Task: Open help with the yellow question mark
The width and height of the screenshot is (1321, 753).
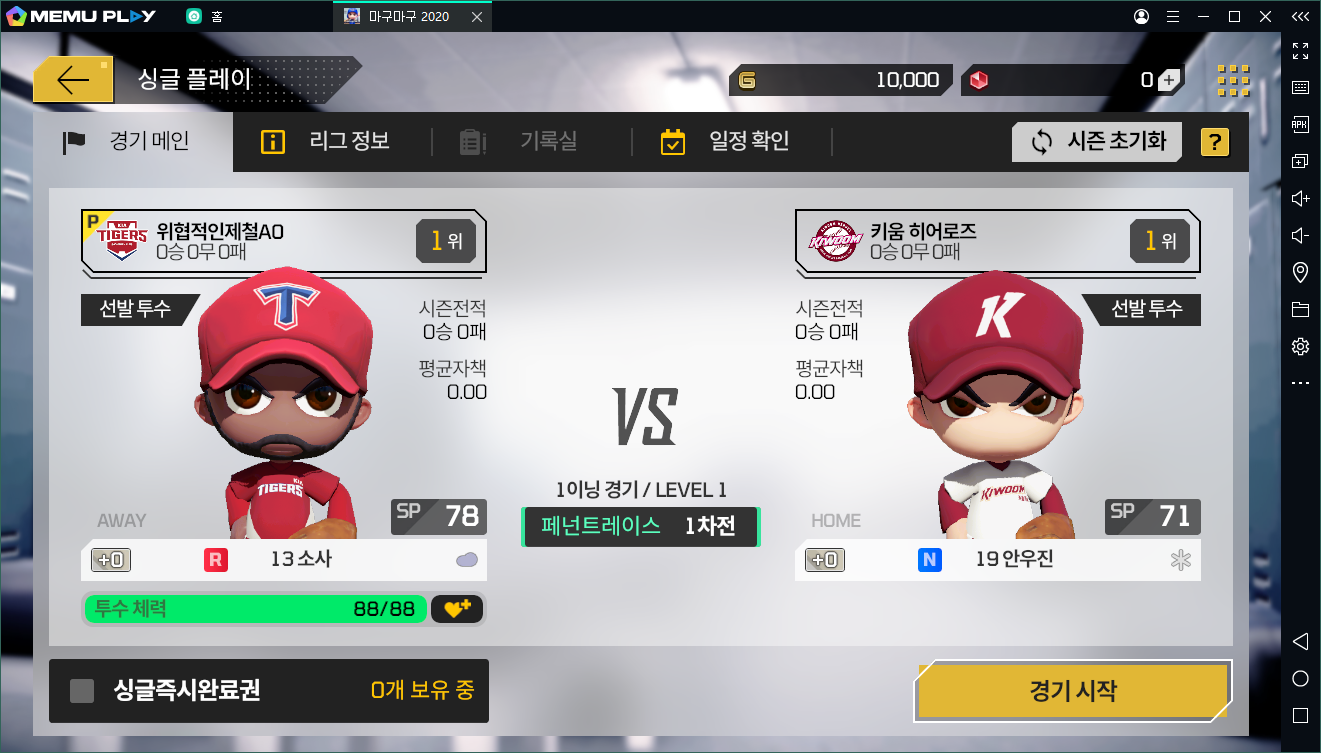Action: tap(1214, 142)
